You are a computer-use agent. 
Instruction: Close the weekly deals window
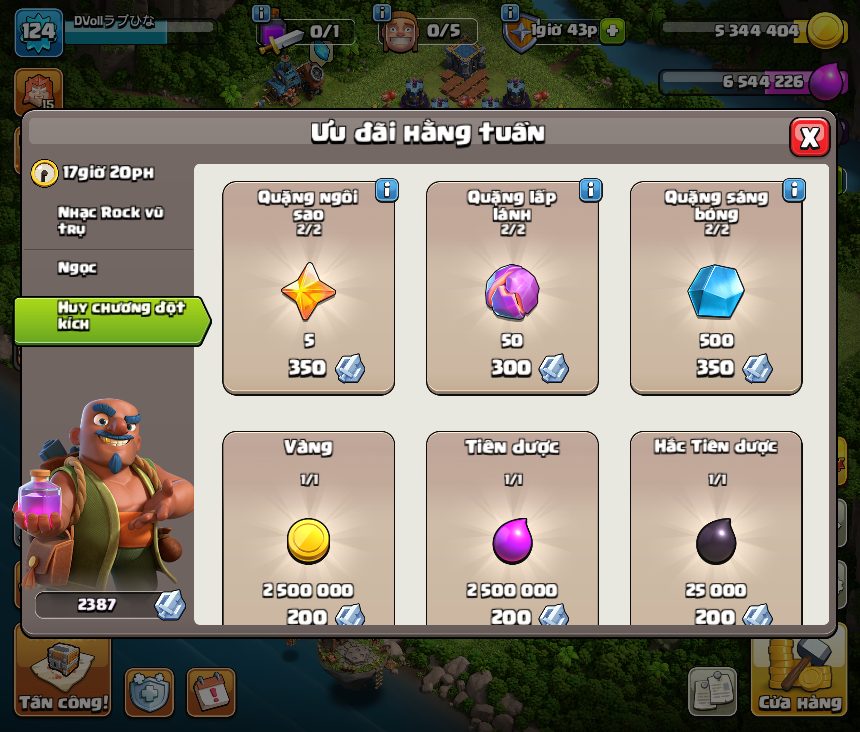[809, 137]
